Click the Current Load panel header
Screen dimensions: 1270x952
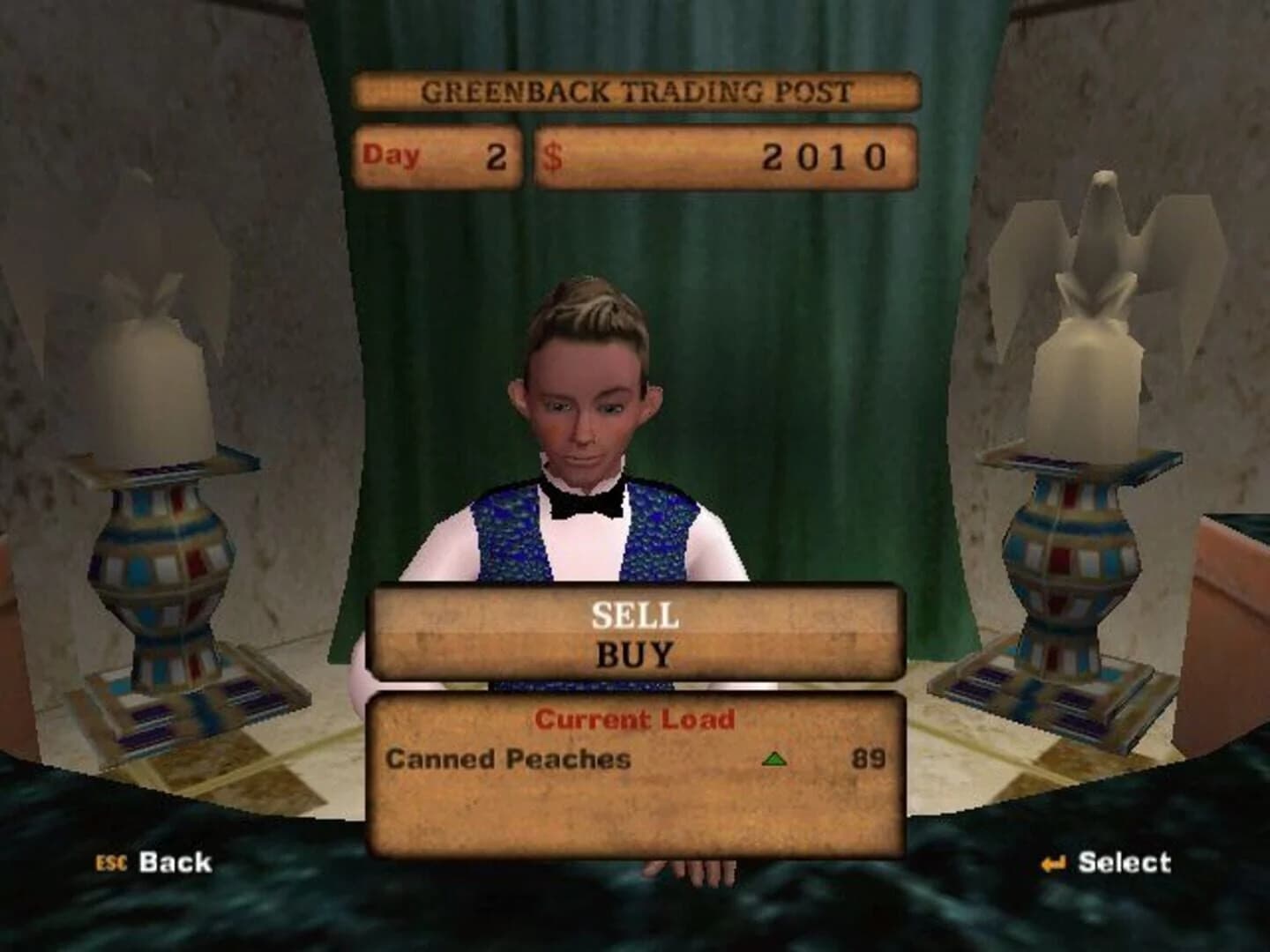(x=637, y=718)
